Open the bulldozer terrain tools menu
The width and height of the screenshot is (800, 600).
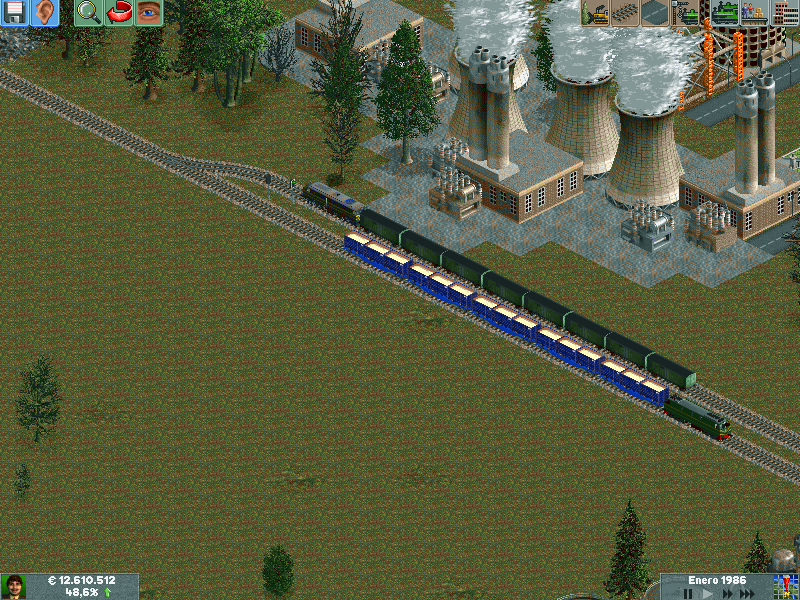point(596,13)
